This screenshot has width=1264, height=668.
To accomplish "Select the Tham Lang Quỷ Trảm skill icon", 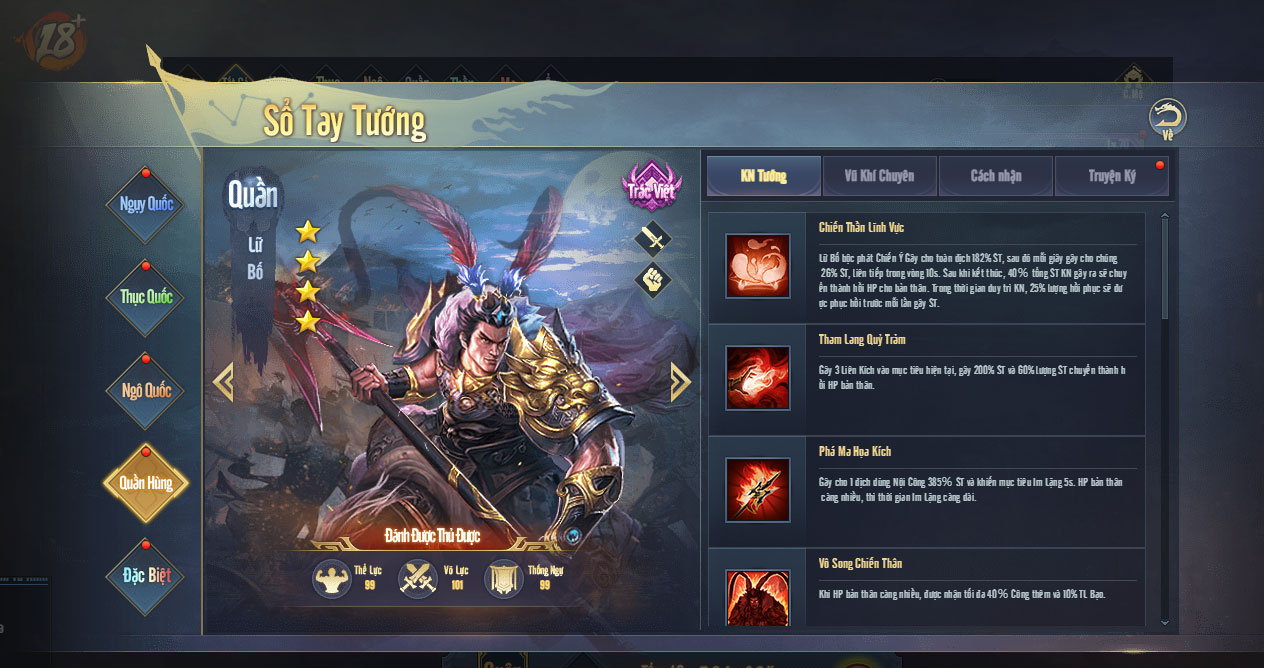I will [758, 379].
